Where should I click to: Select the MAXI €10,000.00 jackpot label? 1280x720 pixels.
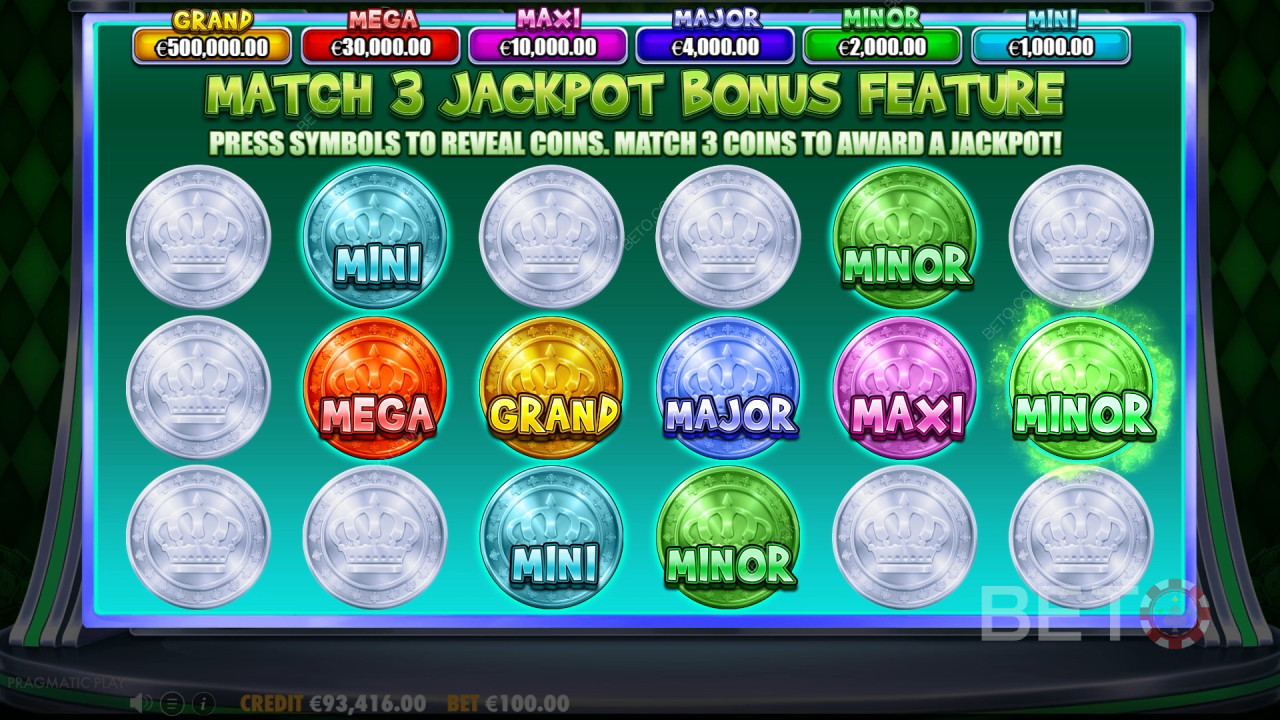(x=548, y=44)
